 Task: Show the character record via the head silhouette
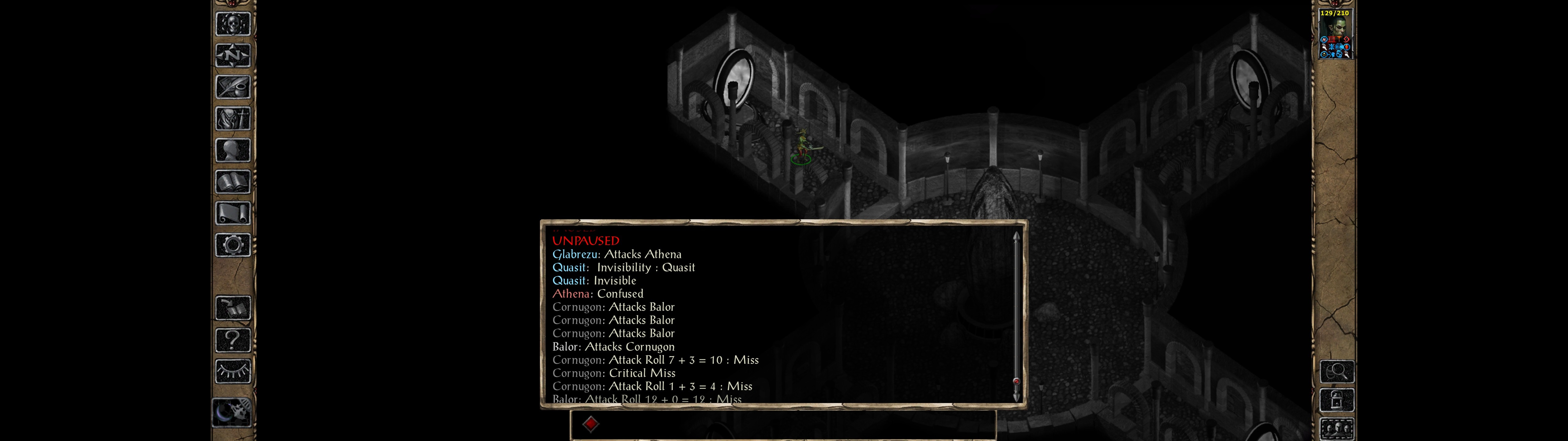(x=233, y=150)
